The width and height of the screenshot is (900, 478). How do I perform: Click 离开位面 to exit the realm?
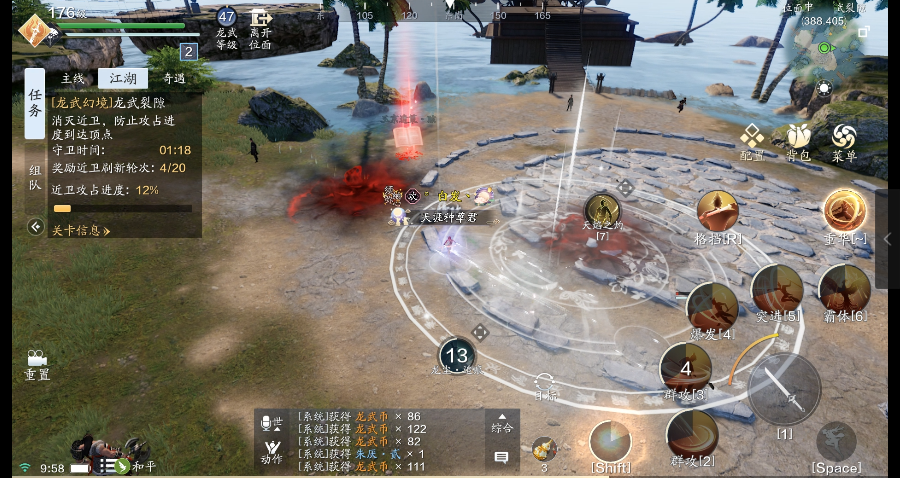coord(261,30)
